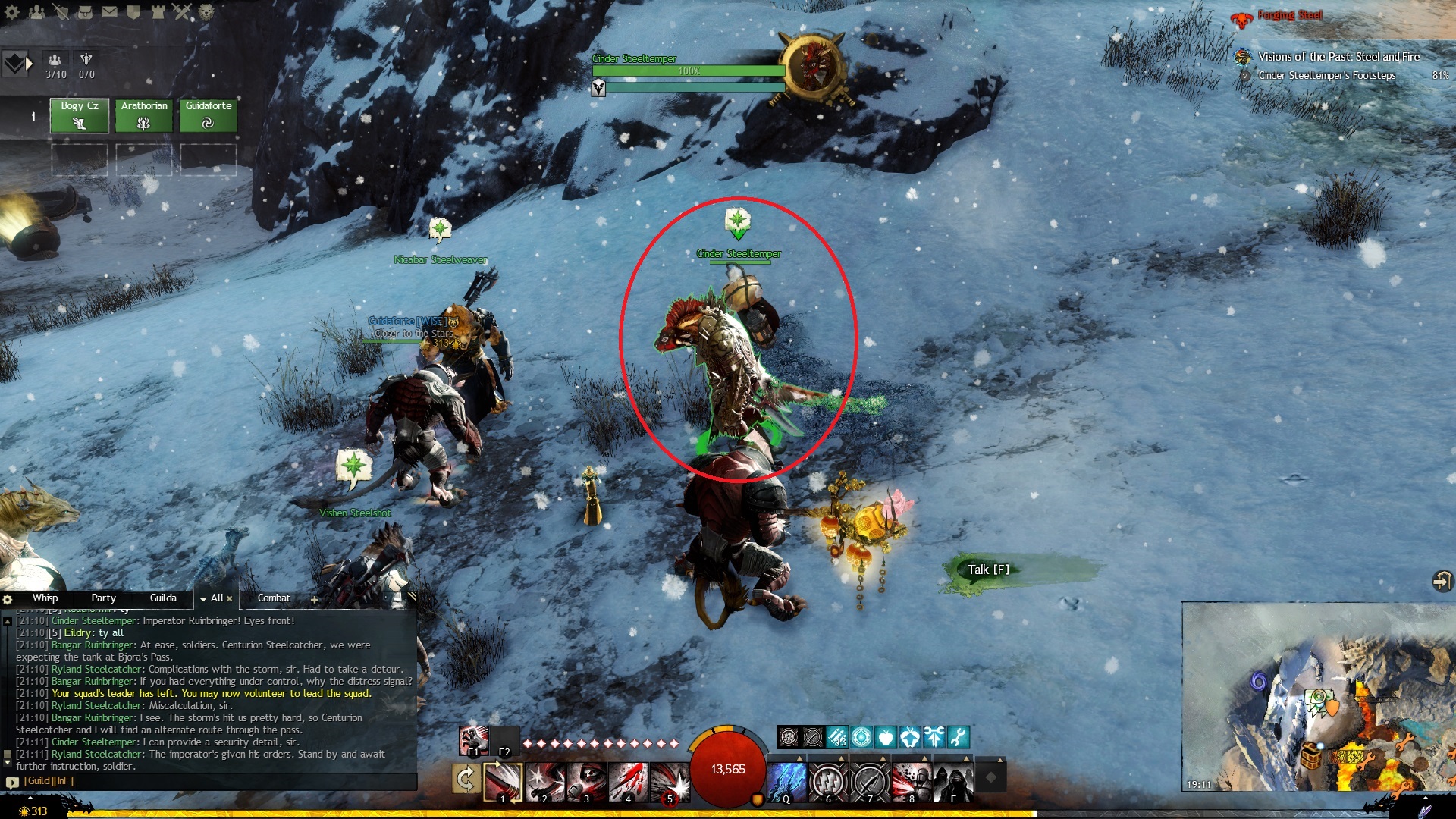Screen dimensions: 1456x819
Task: Add a new chat tab
Action: (x=314, y=599)
